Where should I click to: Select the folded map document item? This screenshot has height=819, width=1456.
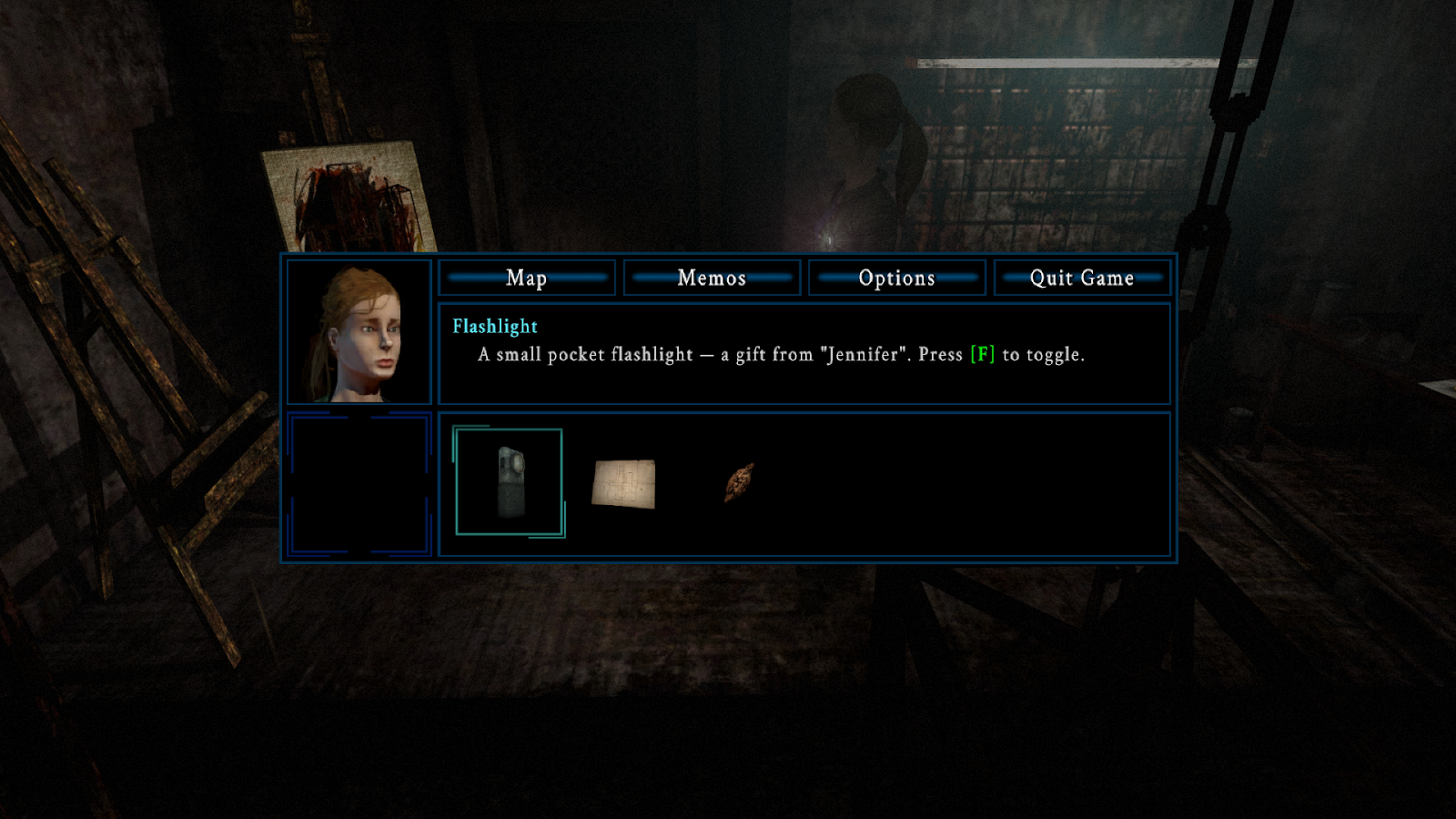point(625,483)
